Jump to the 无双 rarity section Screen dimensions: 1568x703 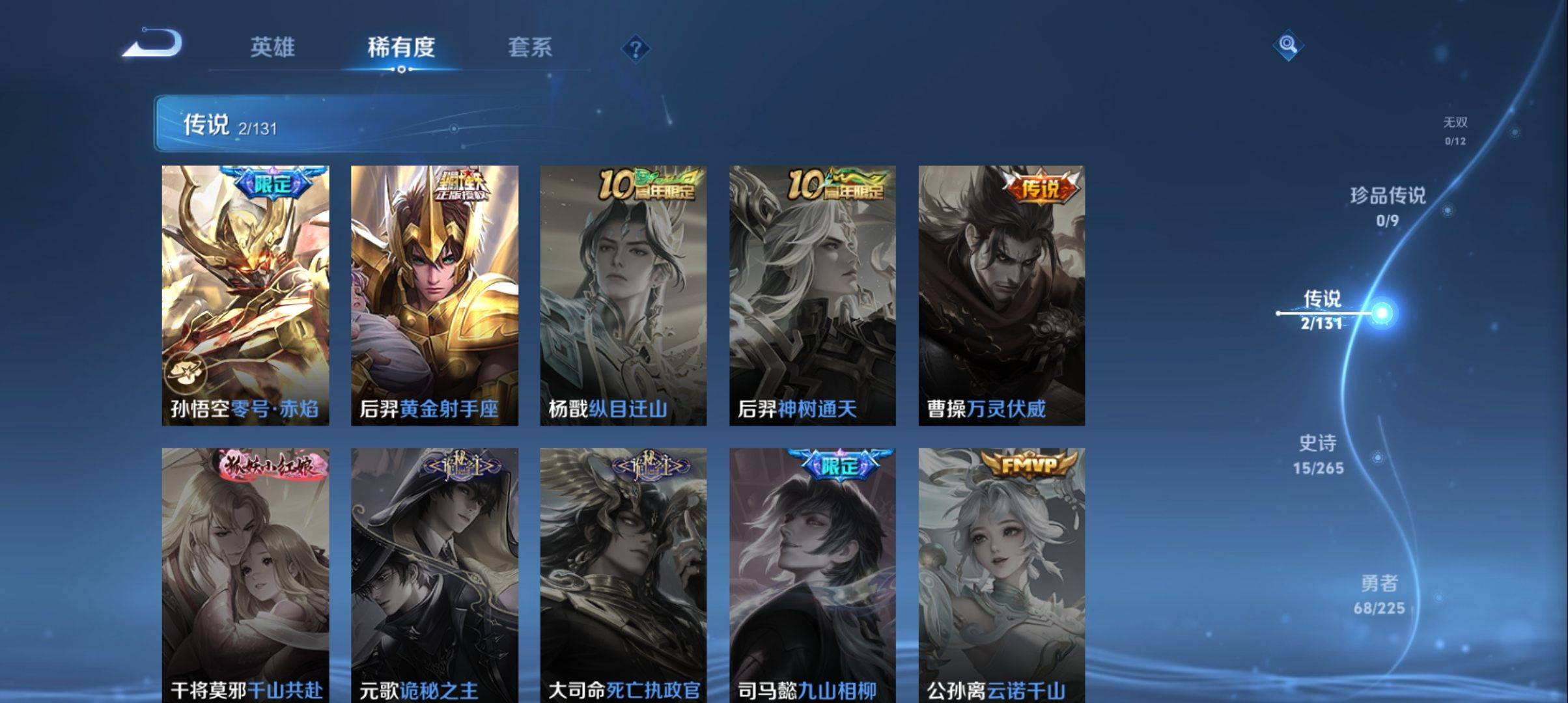click(x=1455, y=130)
